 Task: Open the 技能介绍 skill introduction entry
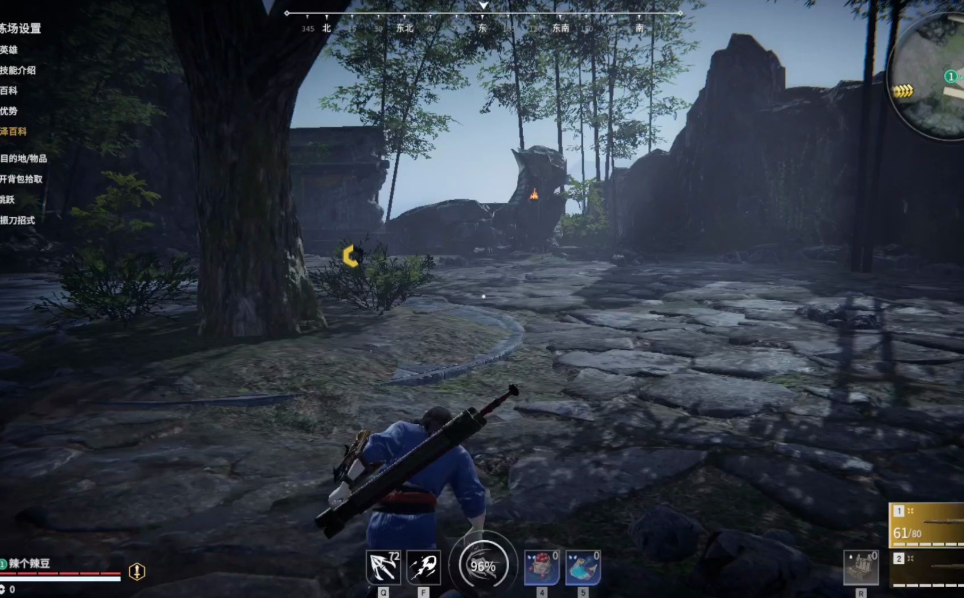(x=18, y=70)
